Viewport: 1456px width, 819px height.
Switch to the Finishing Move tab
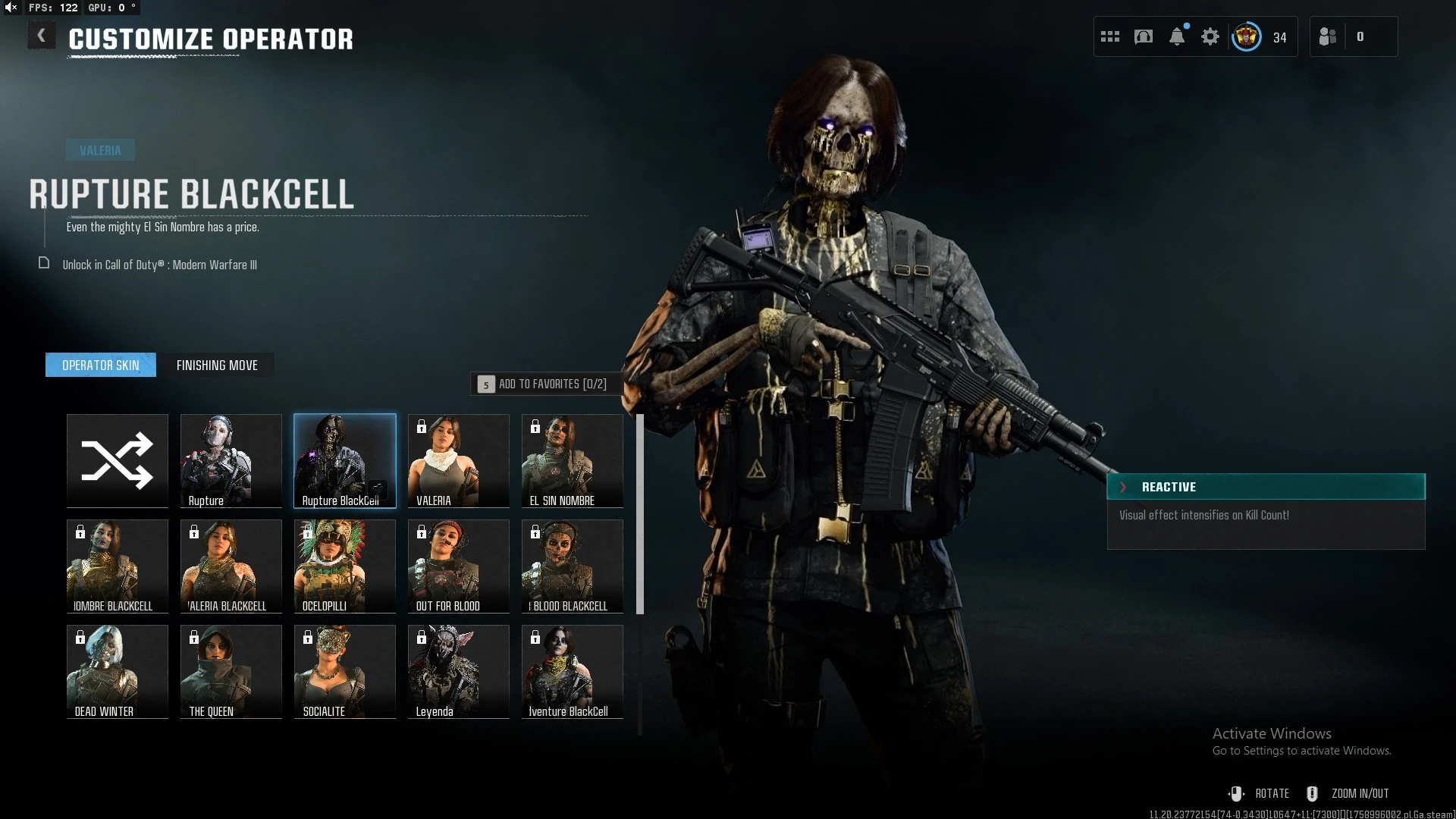tap(217, 366)
